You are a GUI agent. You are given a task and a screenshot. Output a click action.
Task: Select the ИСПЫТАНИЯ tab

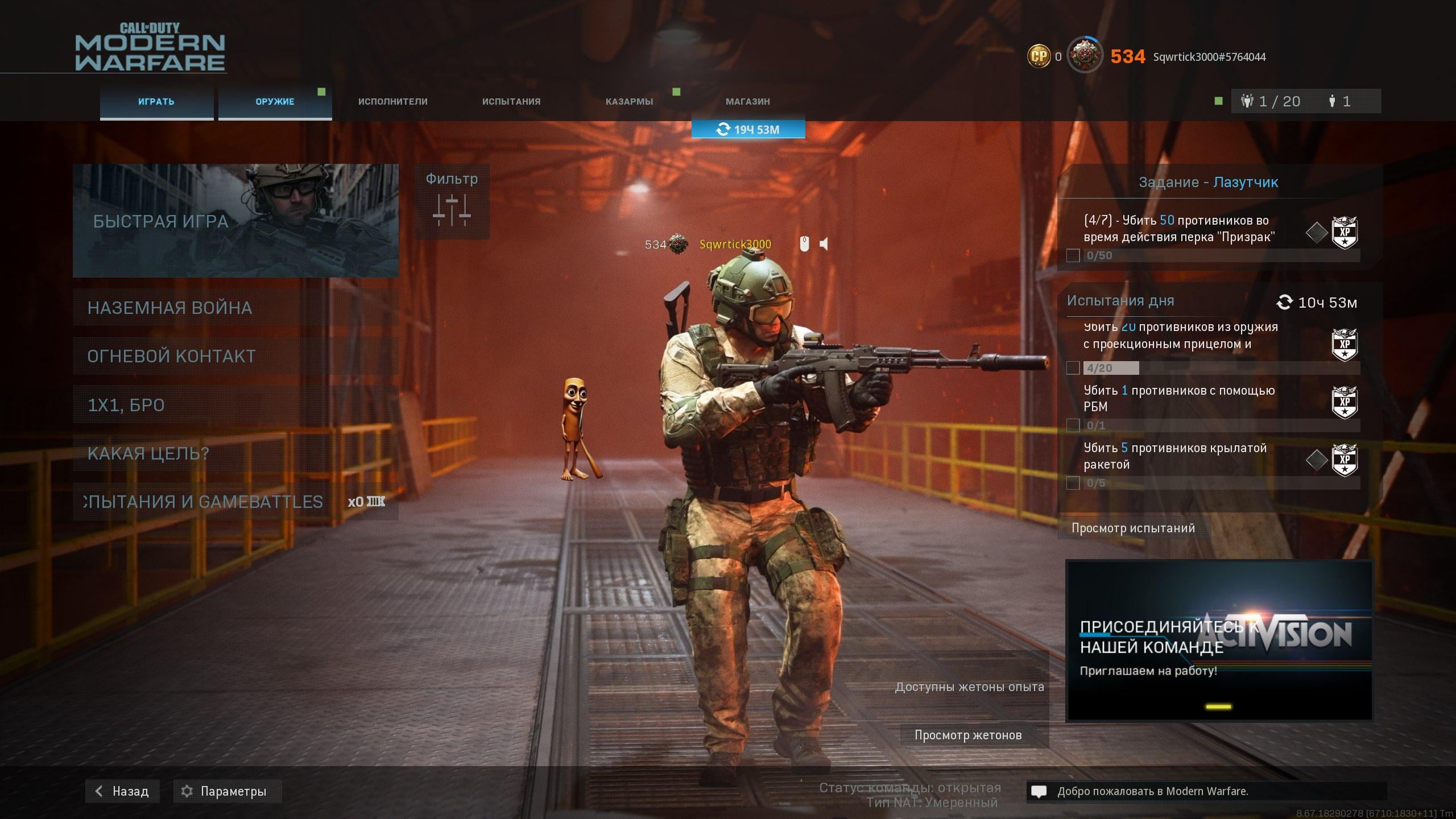pyautogui.click(x=511, y=102)
